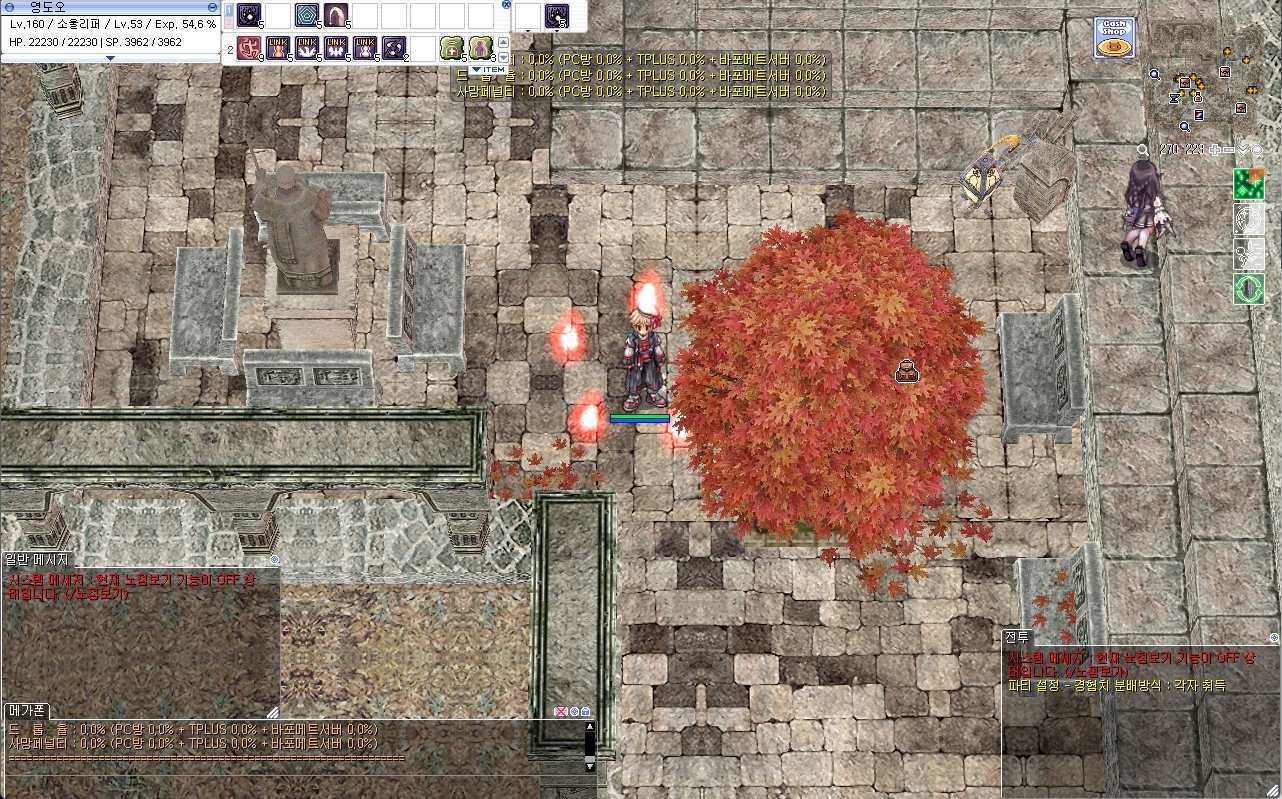The image size is (1282, 799).
Task: Select the 일반 메시지 chat tab
Action: [37, 559]
